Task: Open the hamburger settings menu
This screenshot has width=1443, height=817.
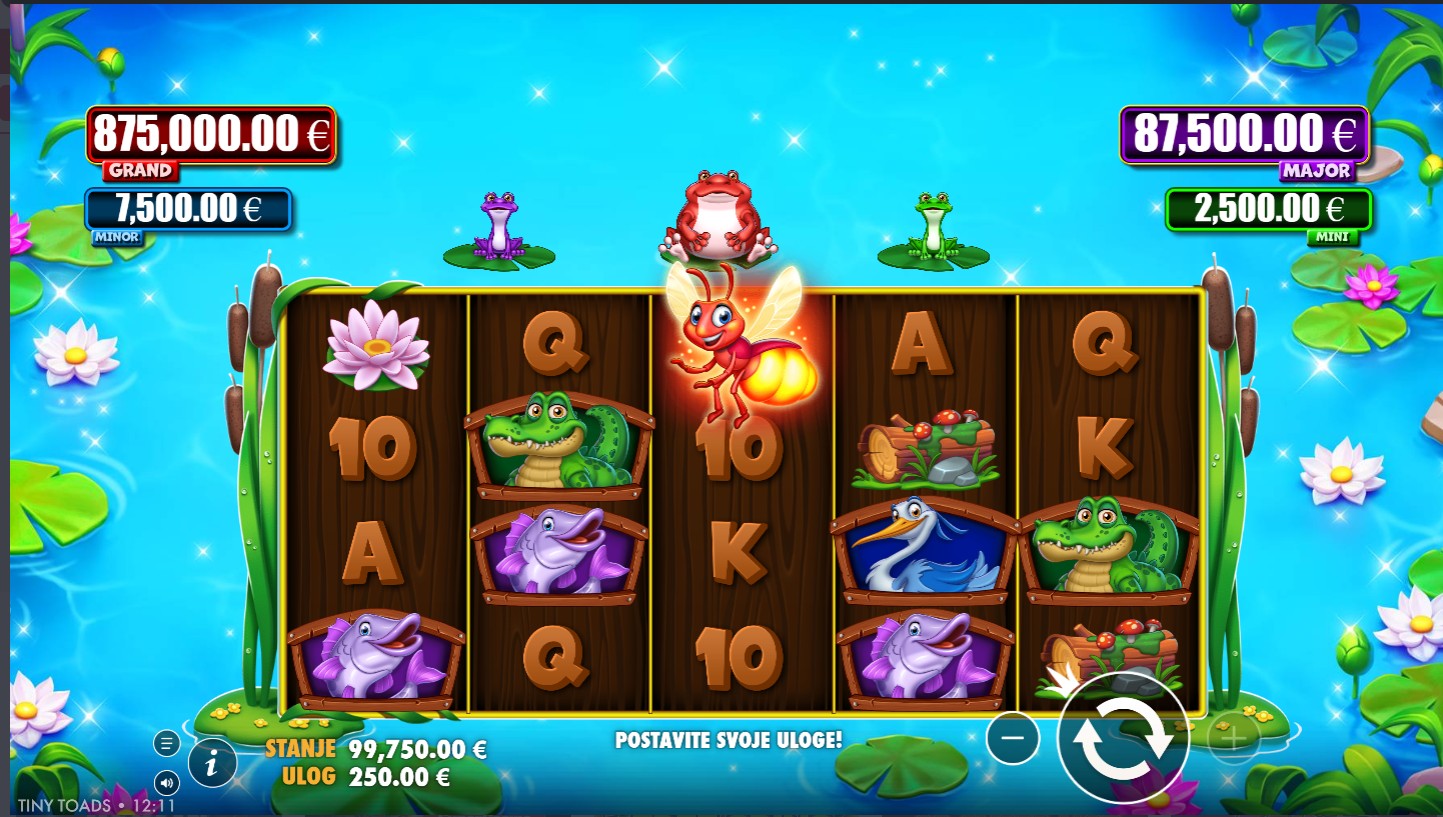Action: [x=167, y=743]
